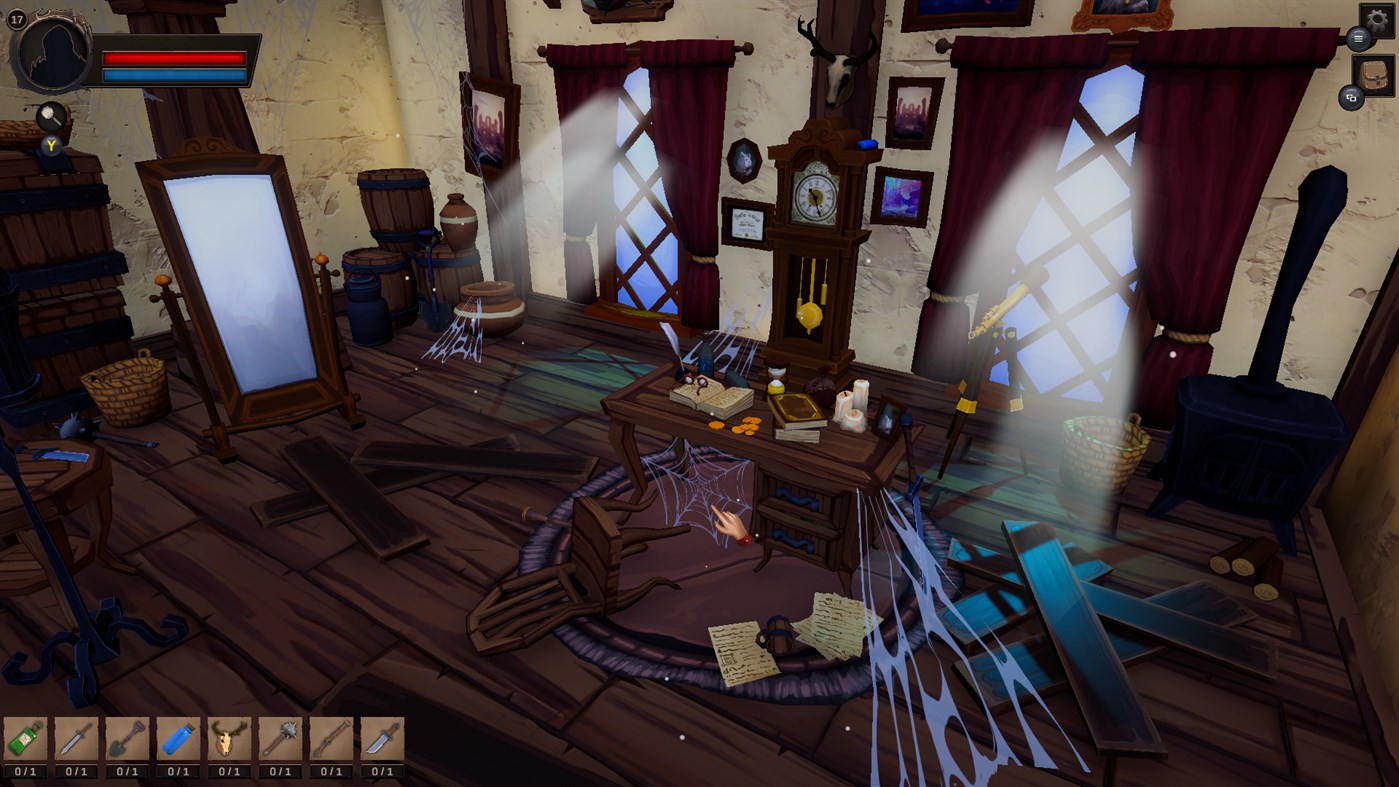Toggle the screen view mode icon

(x=1352, y=99)
